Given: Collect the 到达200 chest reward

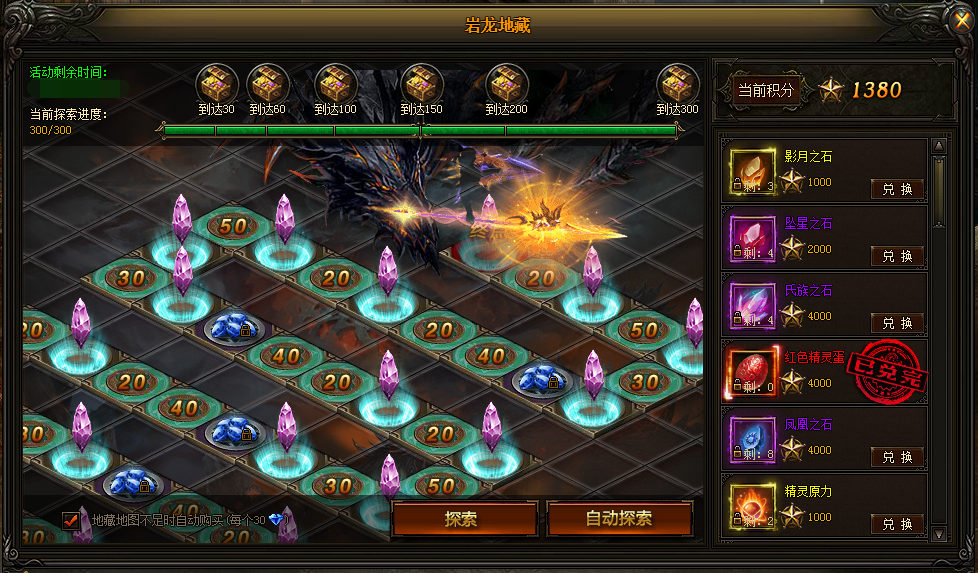Looking at the screenshot, I should click(507, 82).
